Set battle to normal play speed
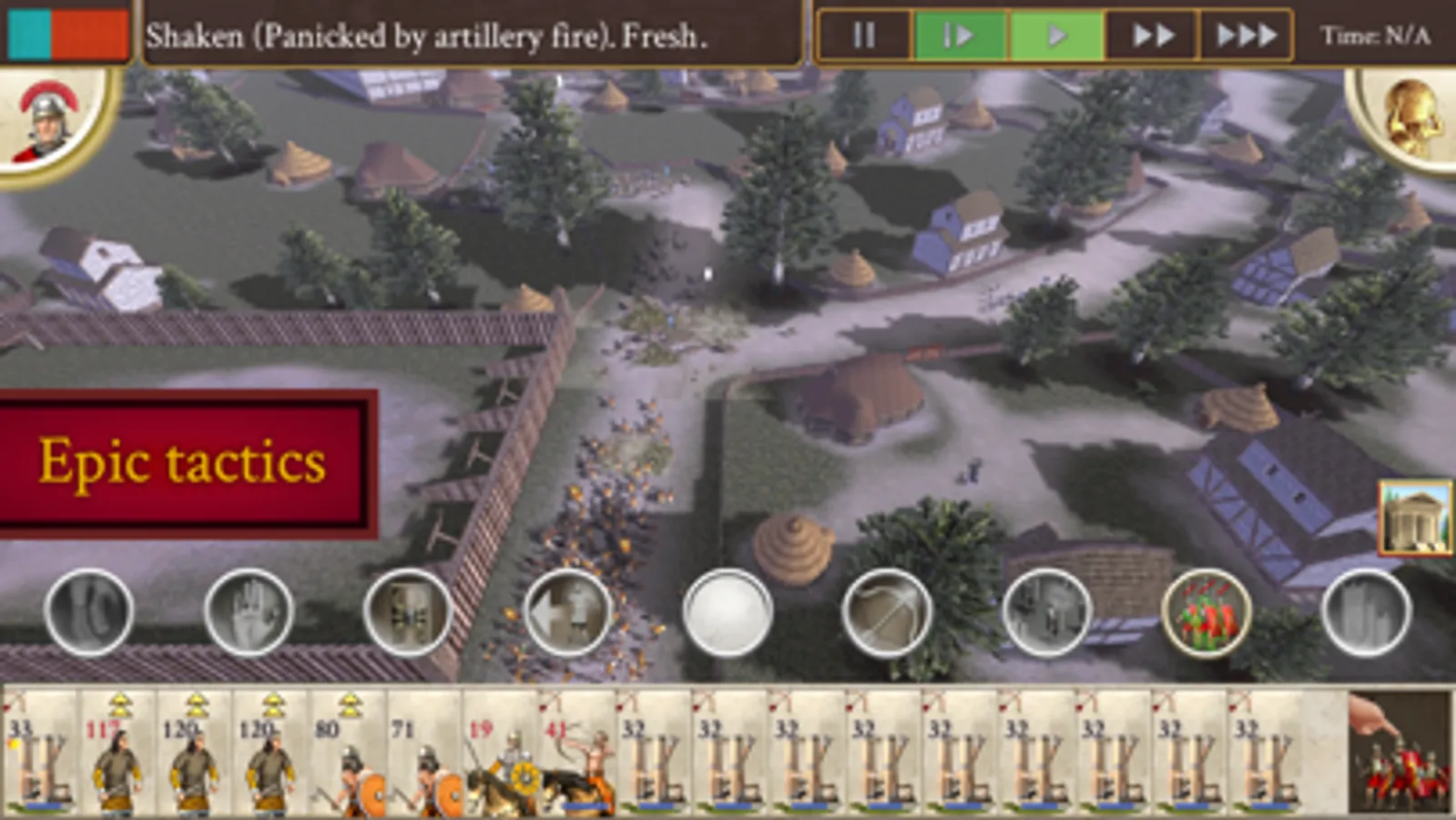 coord(1056,36)
